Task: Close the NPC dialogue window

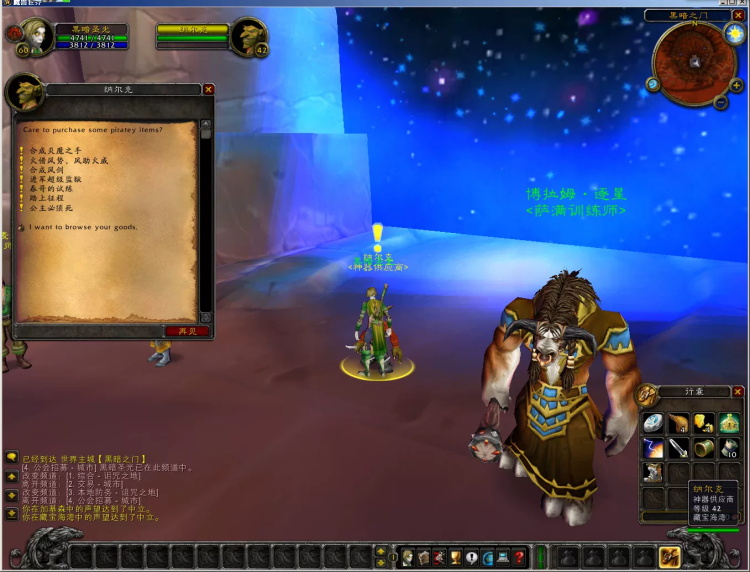Action: click(208, 89)
